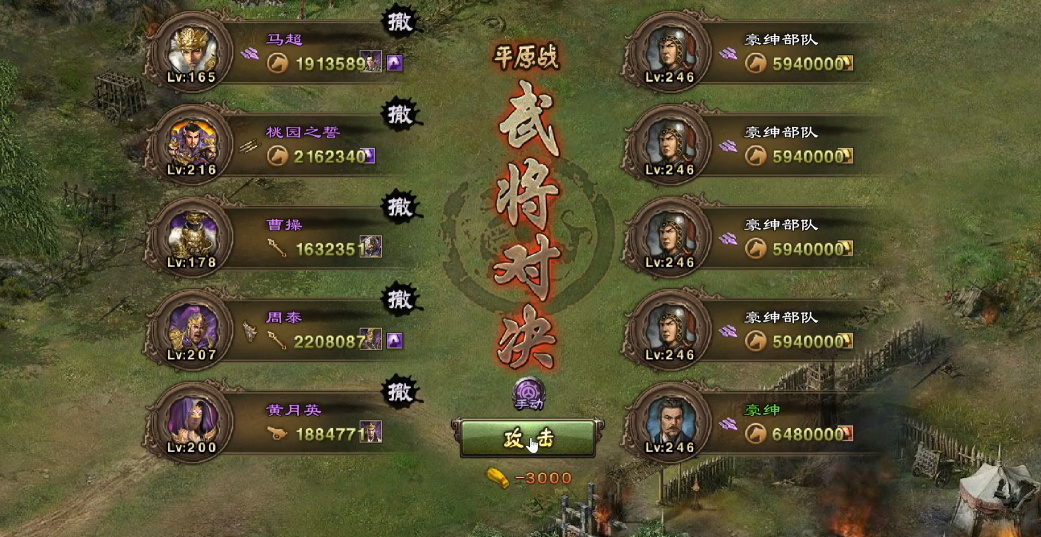Open 马超's purple skill icon
This screenshot has width=1041, height=537.
tap(395, 62)
